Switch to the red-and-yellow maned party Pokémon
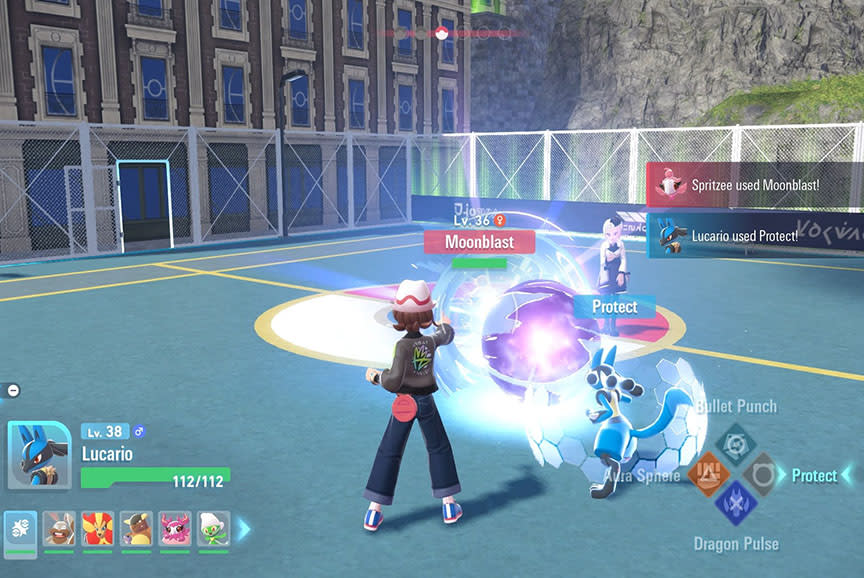 [98, 528]
